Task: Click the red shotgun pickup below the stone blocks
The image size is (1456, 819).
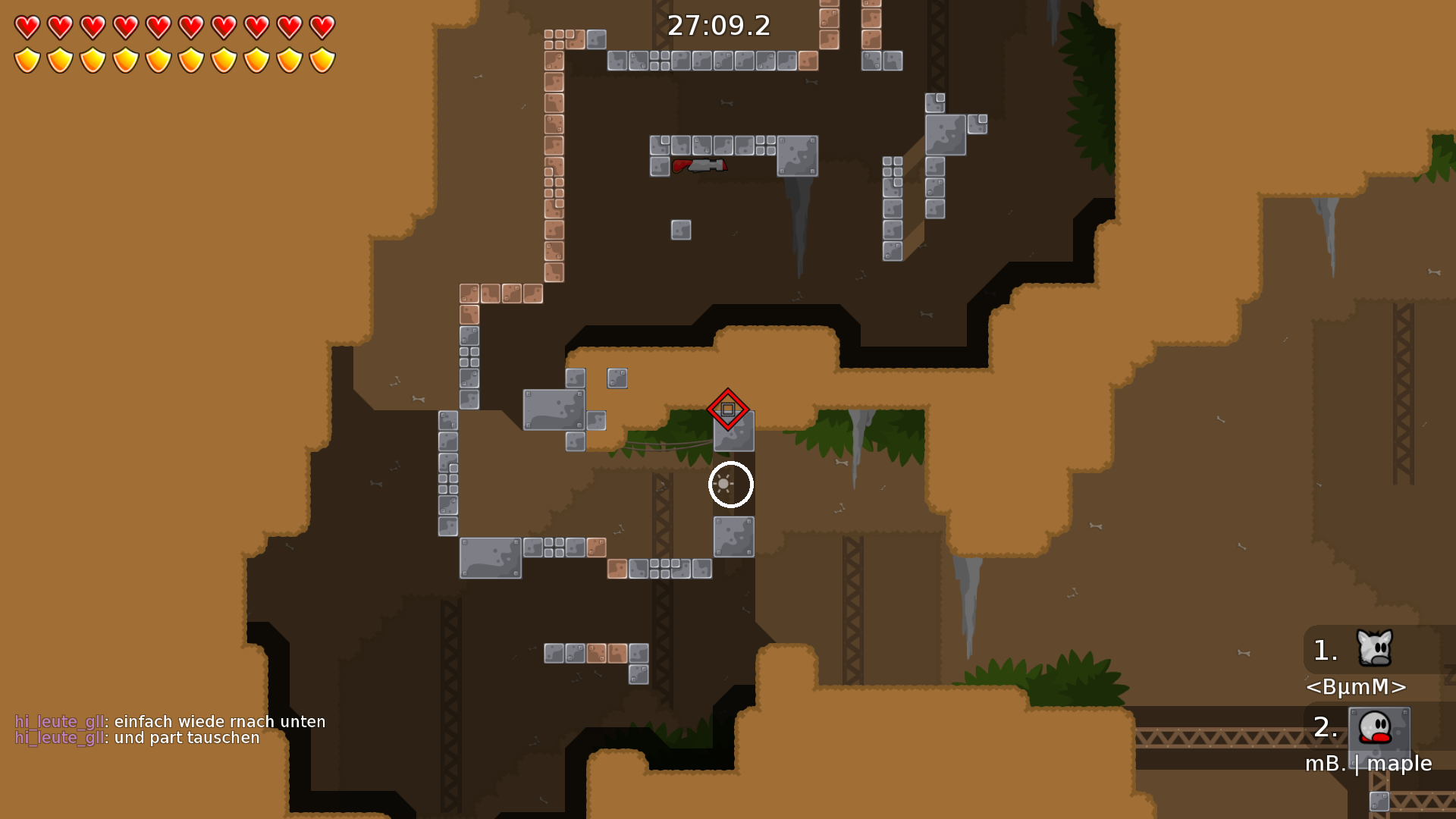Action: (701, 165)
